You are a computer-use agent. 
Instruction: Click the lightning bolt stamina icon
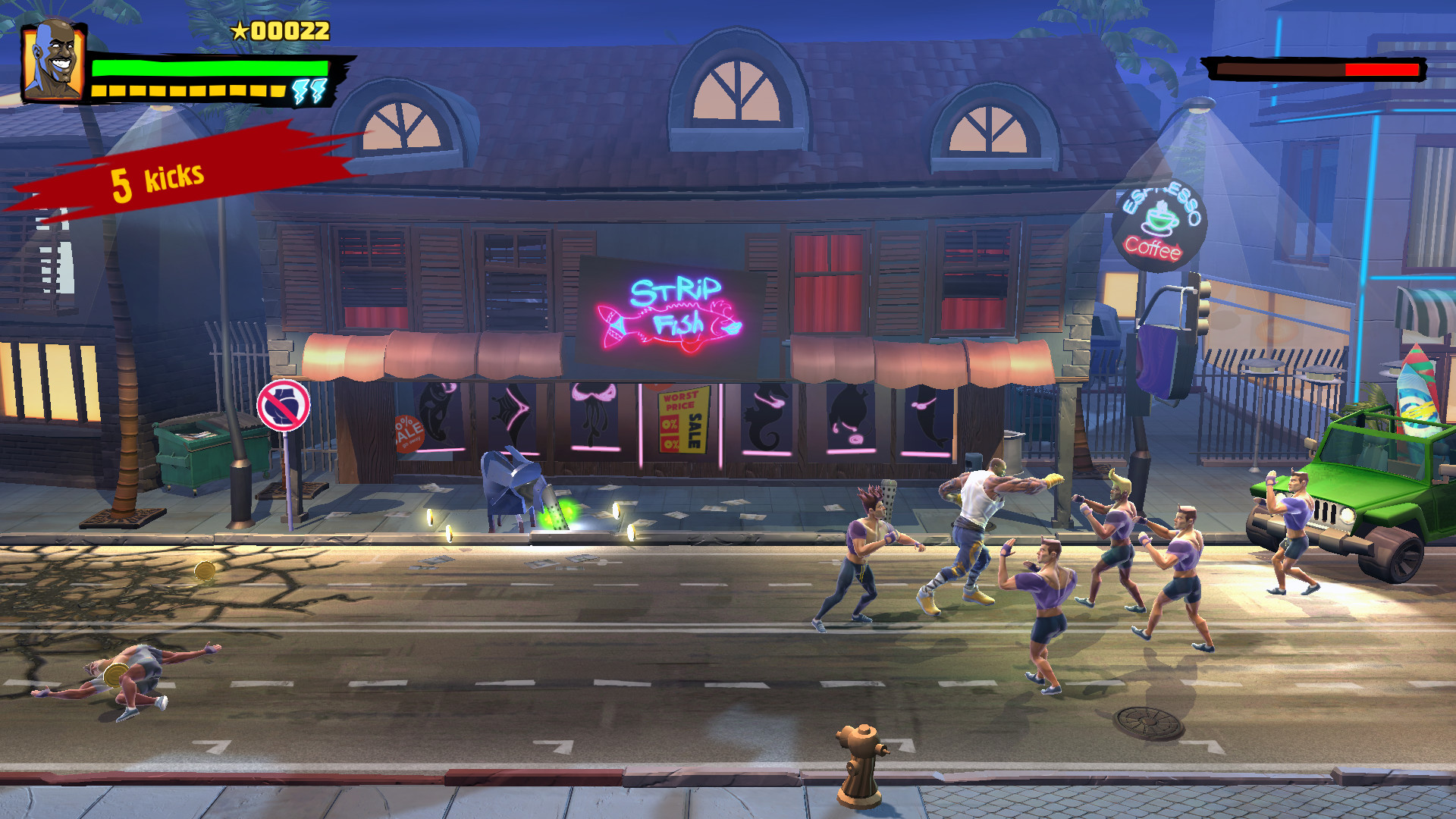tap(309, 90)
